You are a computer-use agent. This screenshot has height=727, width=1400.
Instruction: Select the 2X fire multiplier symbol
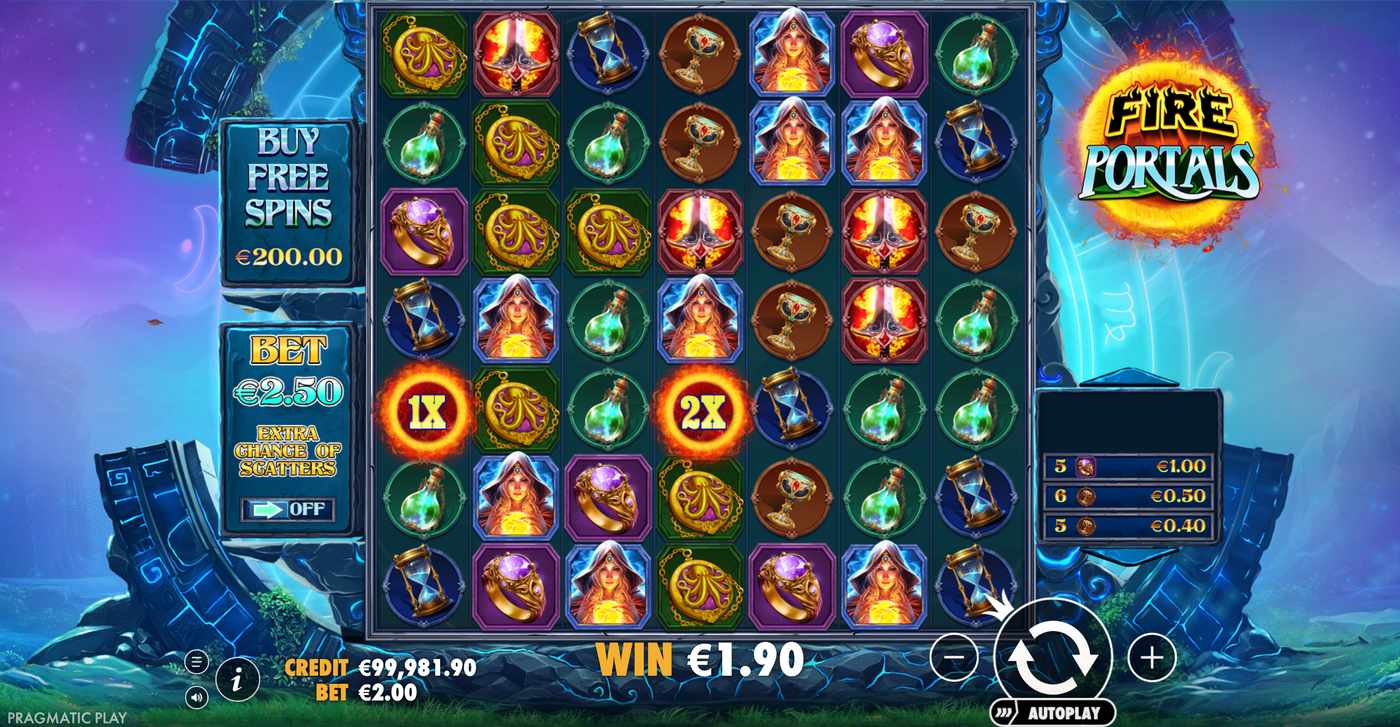pos(702,410)
